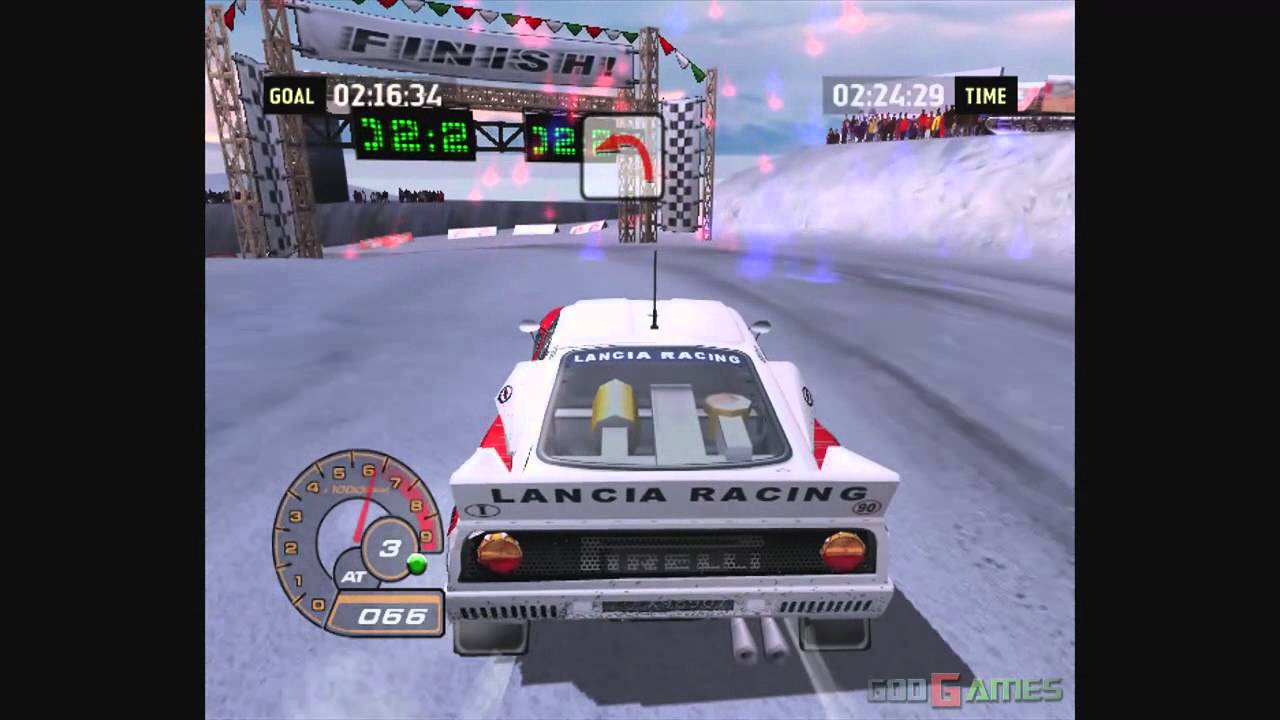1280x720 pixels.
Task: Click the GOAL timer label
Action: (293, 96)
